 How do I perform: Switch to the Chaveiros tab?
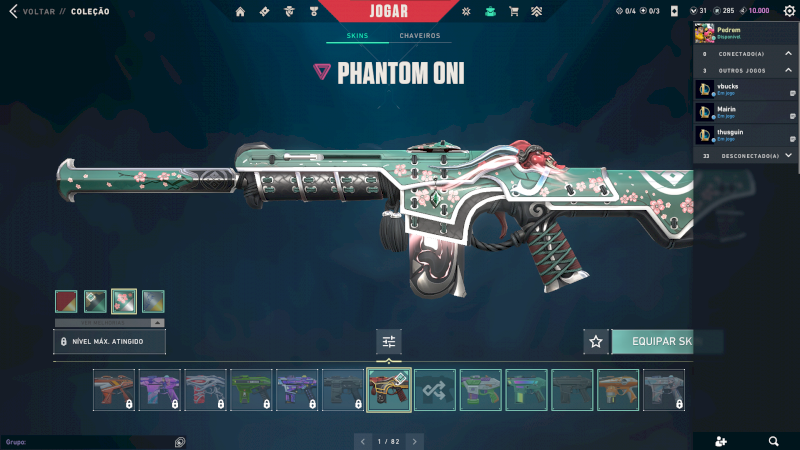419,36
